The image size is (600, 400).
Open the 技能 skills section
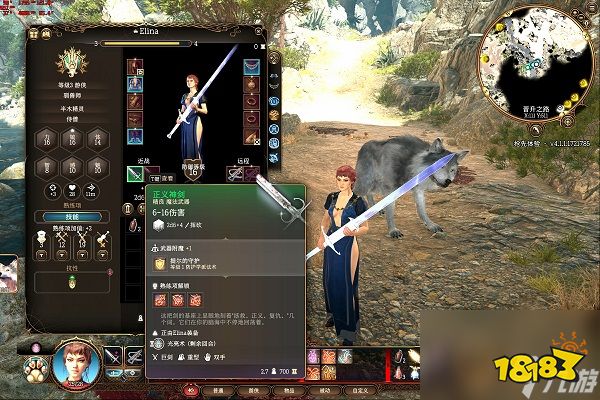pyautogui.click(x=71, y=216)
